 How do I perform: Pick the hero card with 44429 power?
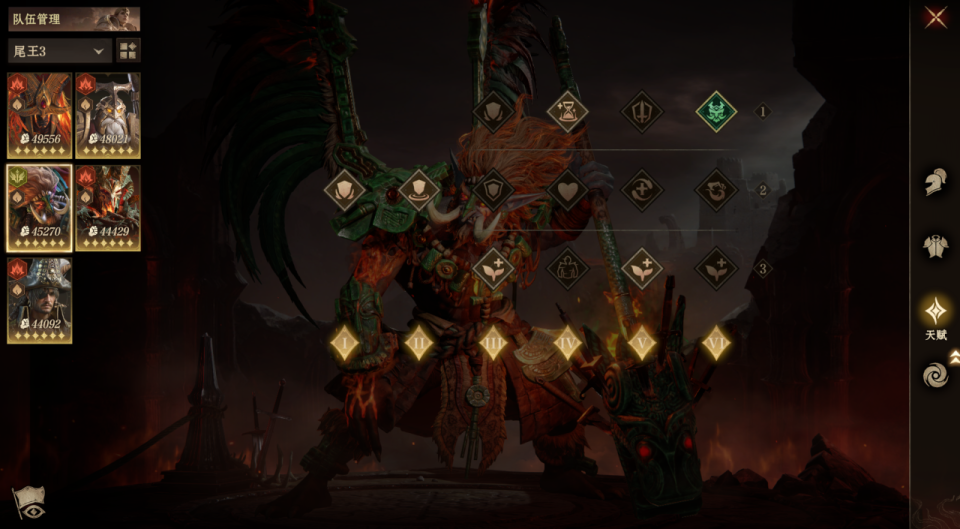pyautogui.click(x=108, y=207)
